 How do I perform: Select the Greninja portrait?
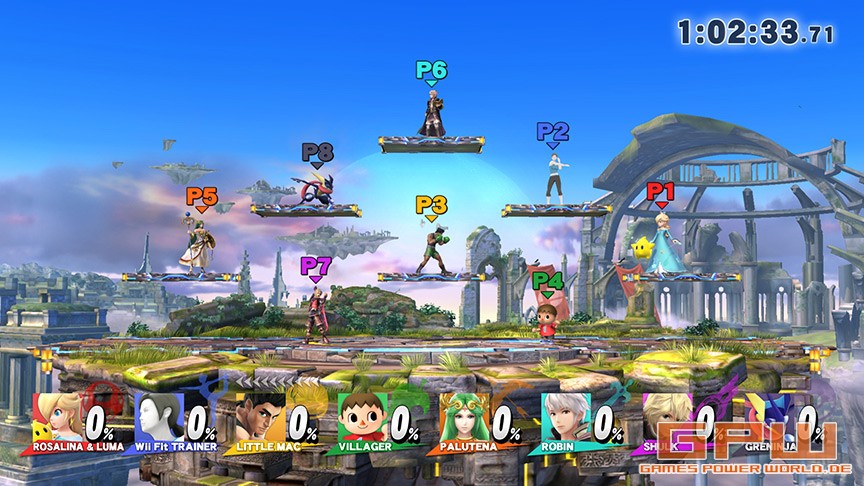pos(765,415)
